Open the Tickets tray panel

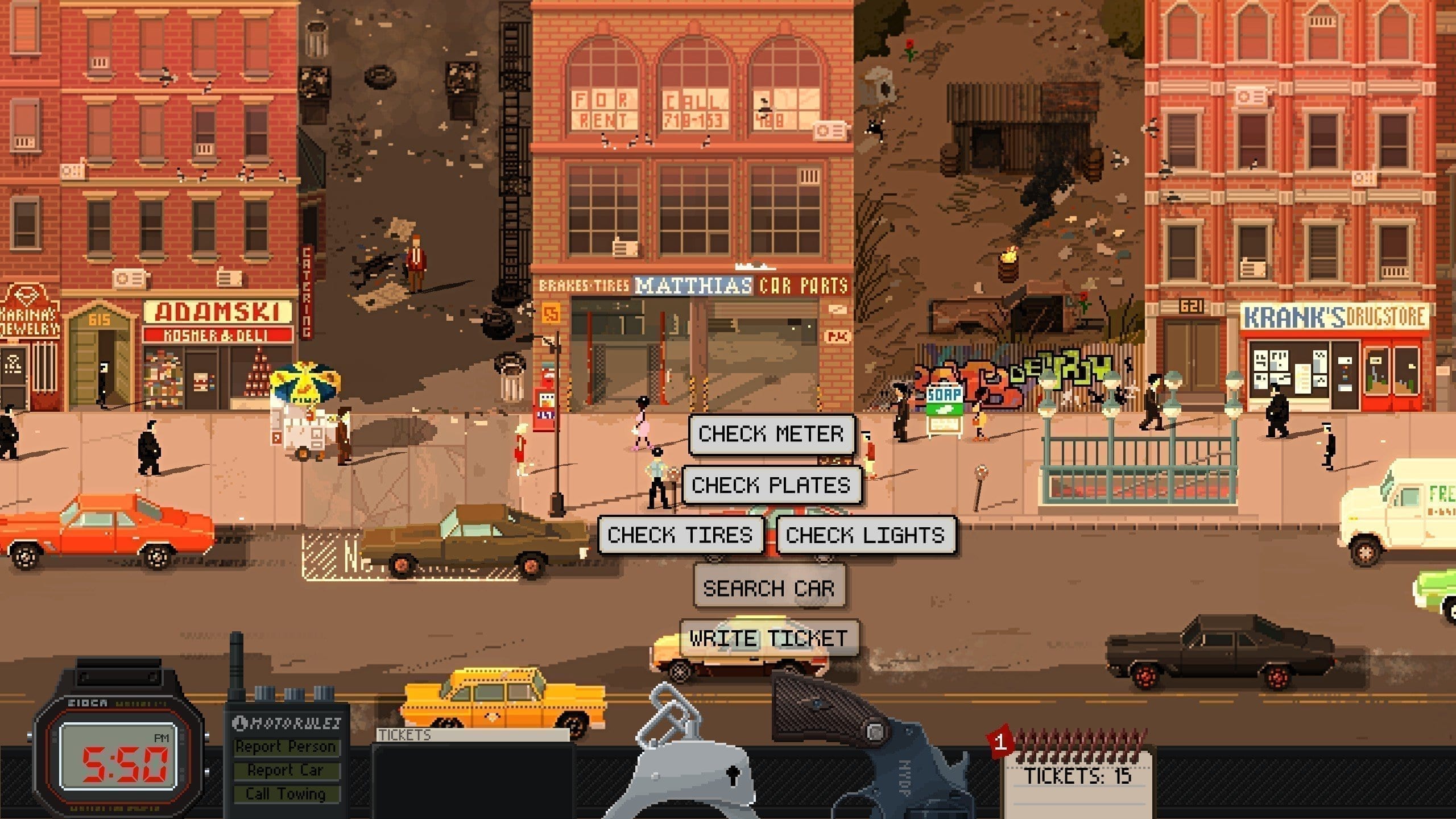coord(472,773)
